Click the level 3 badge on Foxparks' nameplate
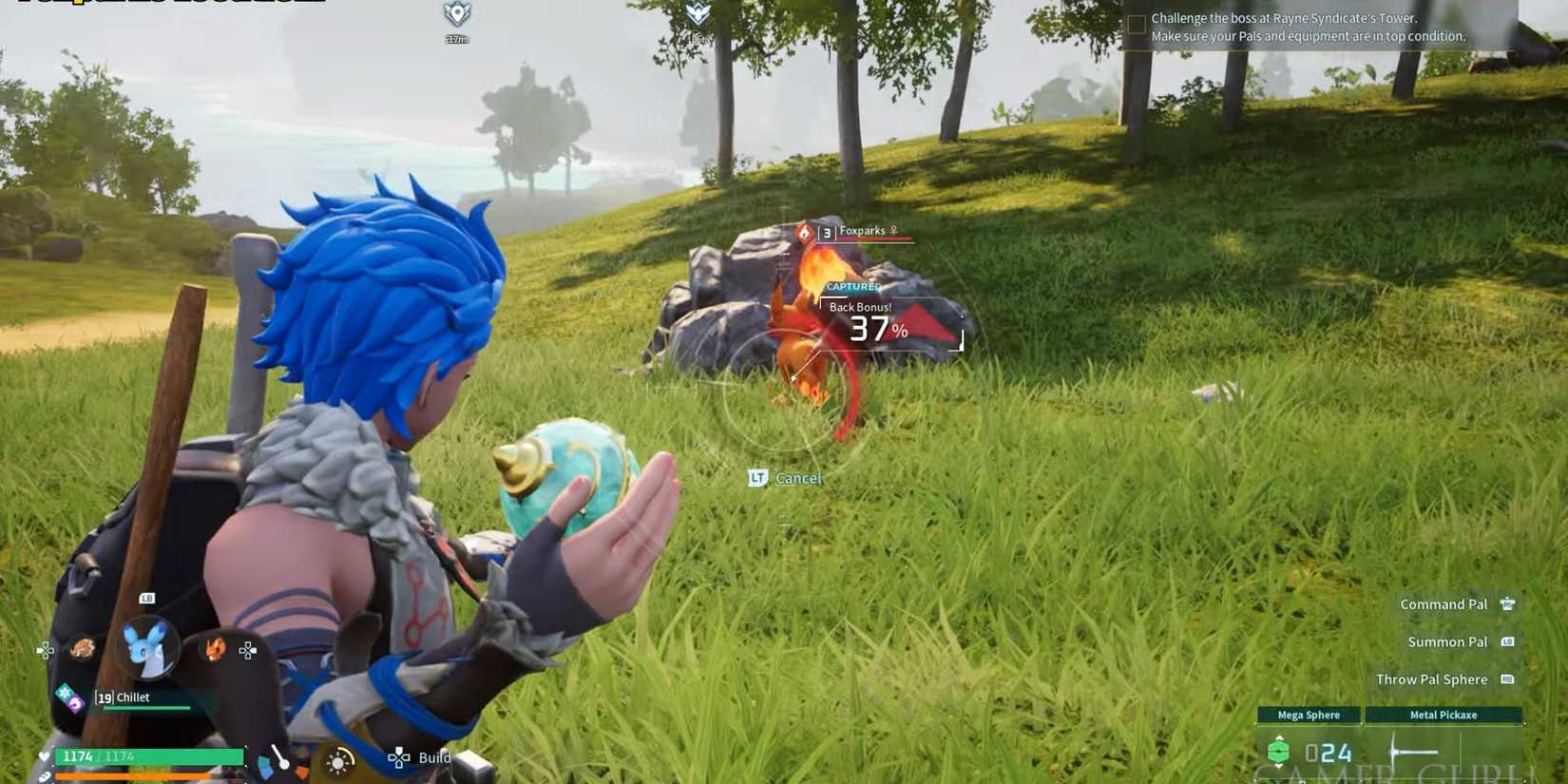 click(x=826, y=230)
